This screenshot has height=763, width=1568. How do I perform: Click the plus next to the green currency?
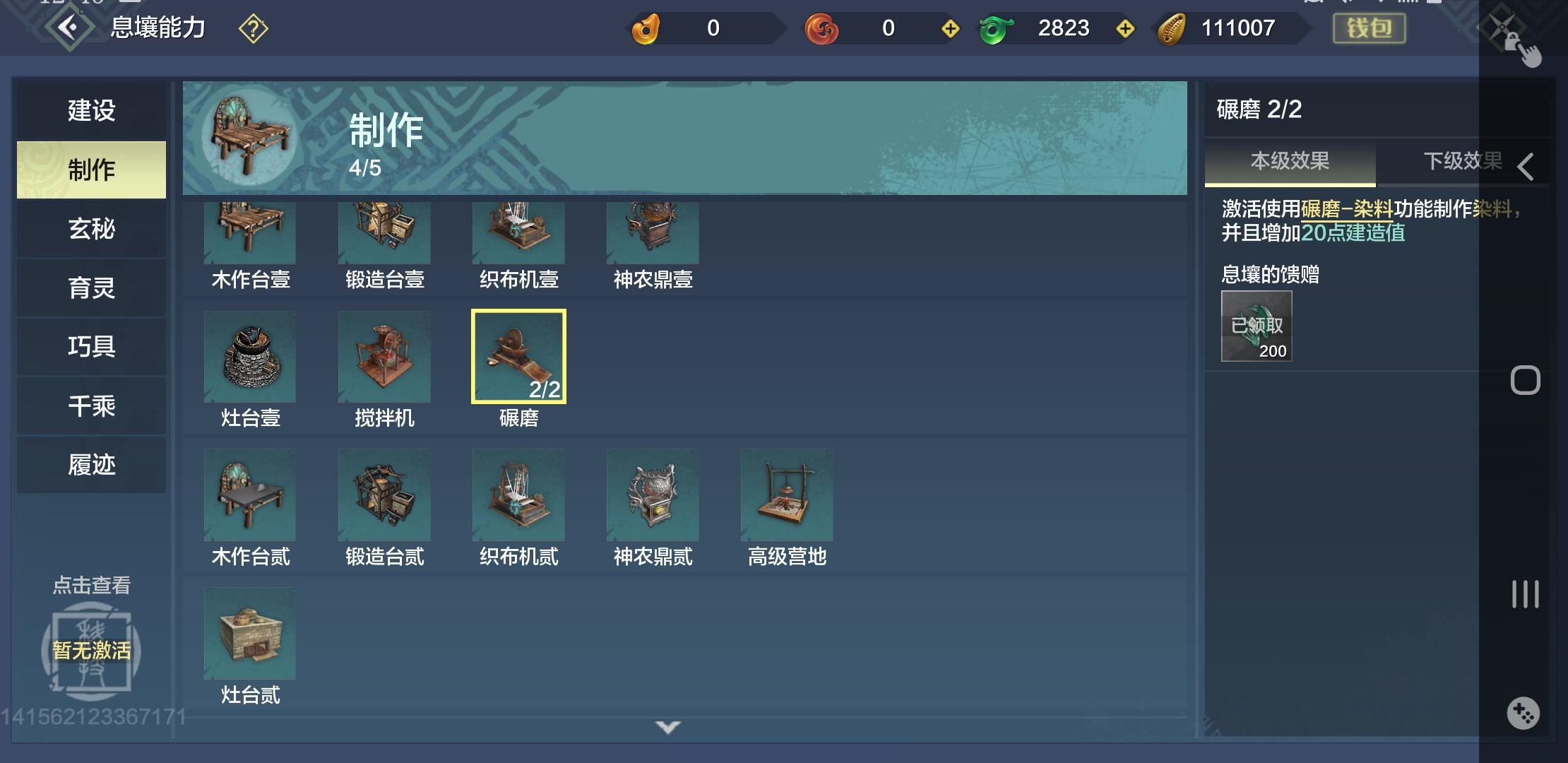click(x=1126, y=30)
